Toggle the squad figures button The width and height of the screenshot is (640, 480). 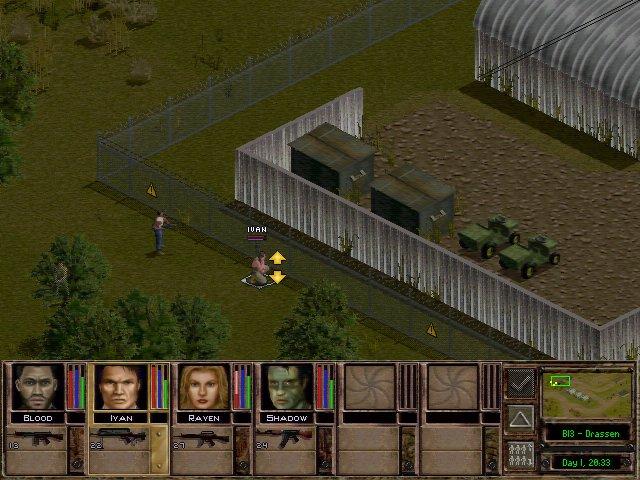click(x=520, y=454)
